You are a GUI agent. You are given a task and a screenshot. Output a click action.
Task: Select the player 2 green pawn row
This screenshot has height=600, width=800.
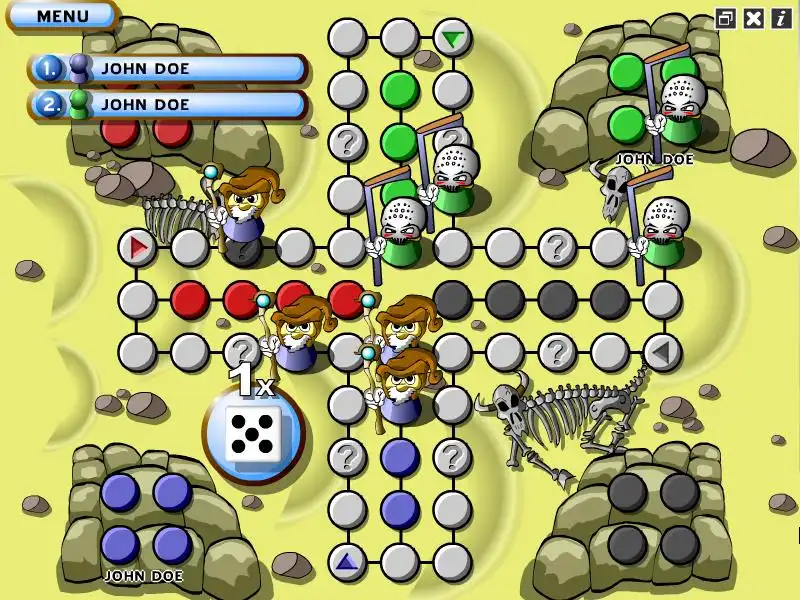click(x=168, y=103)
